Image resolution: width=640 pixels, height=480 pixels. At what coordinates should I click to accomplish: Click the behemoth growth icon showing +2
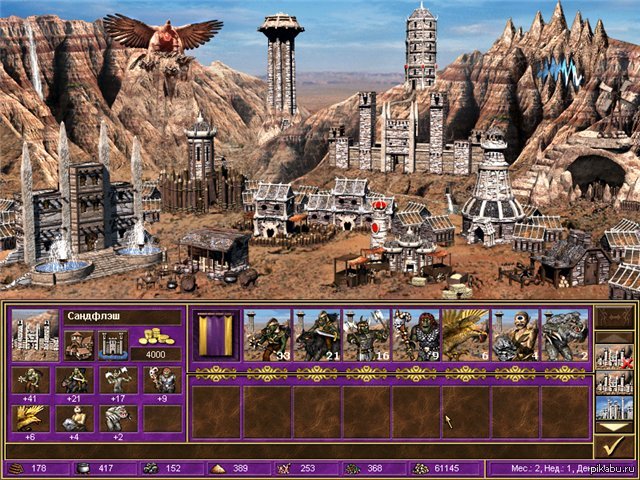tap(117, 418)
